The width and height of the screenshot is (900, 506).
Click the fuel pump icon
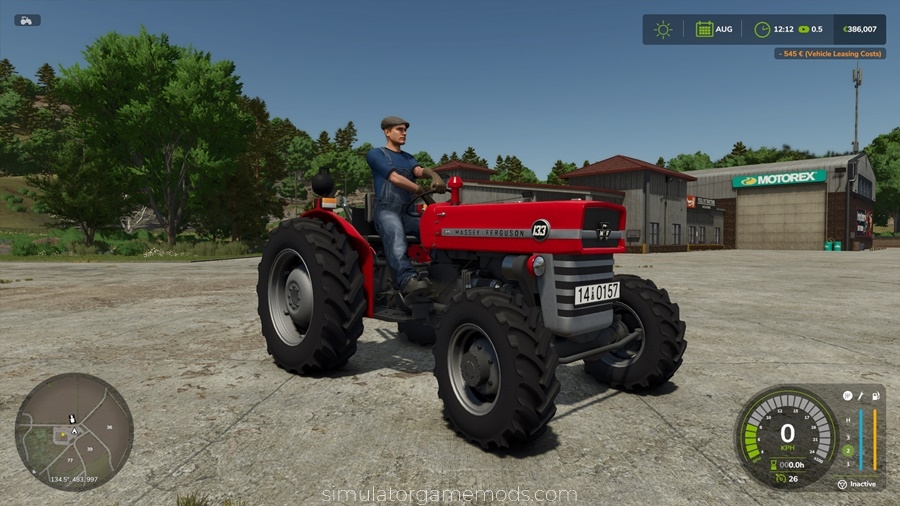tap(875, 396)
